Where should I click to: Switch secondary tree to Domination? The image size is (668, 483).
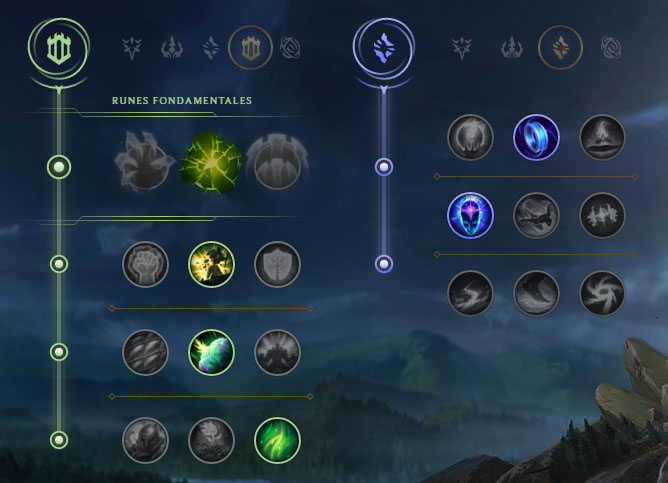click(513, 46)
